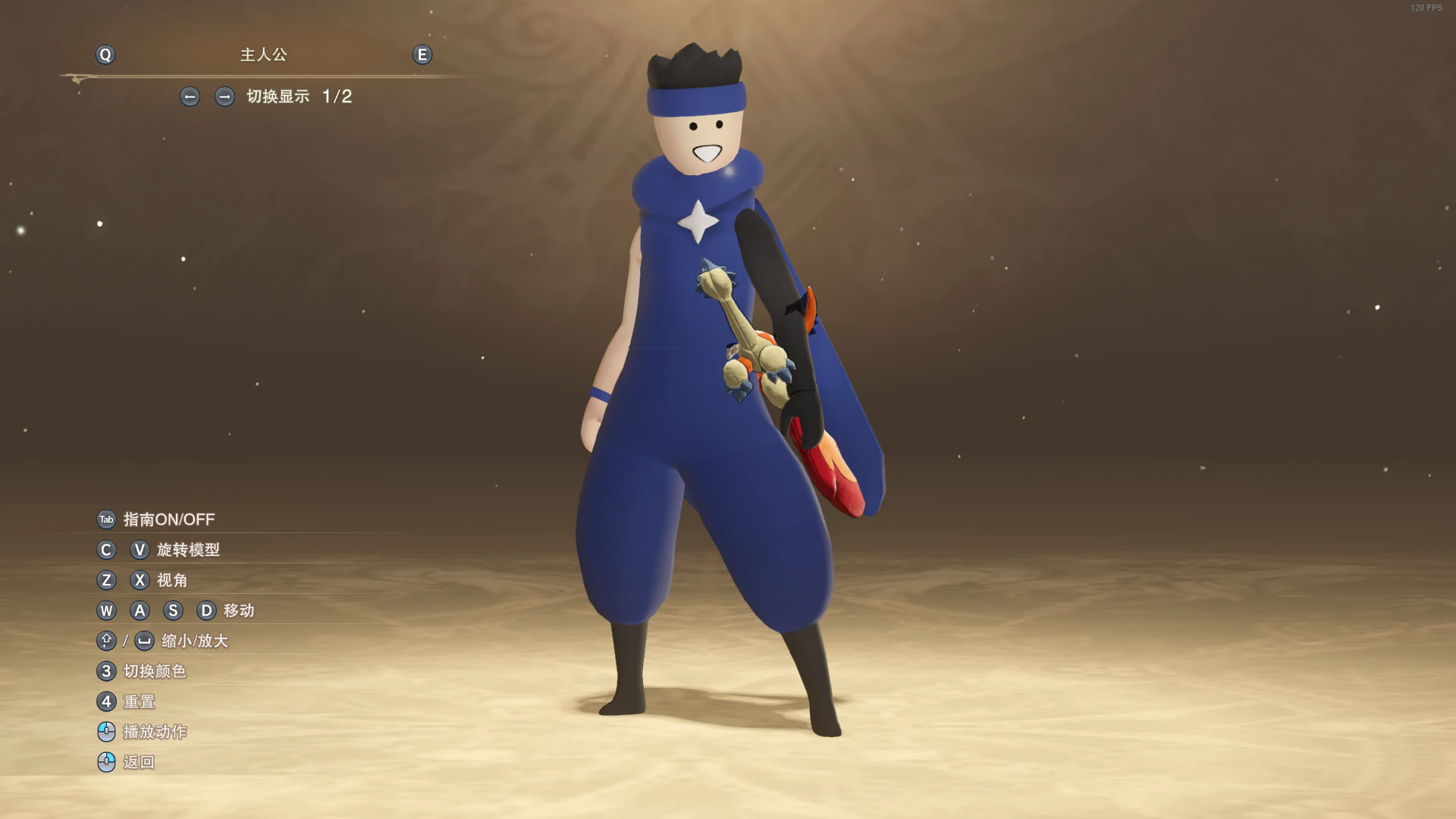Play the character animation via 播放动作
This screenshot has height=819, width=1456.
click(154, 732)
